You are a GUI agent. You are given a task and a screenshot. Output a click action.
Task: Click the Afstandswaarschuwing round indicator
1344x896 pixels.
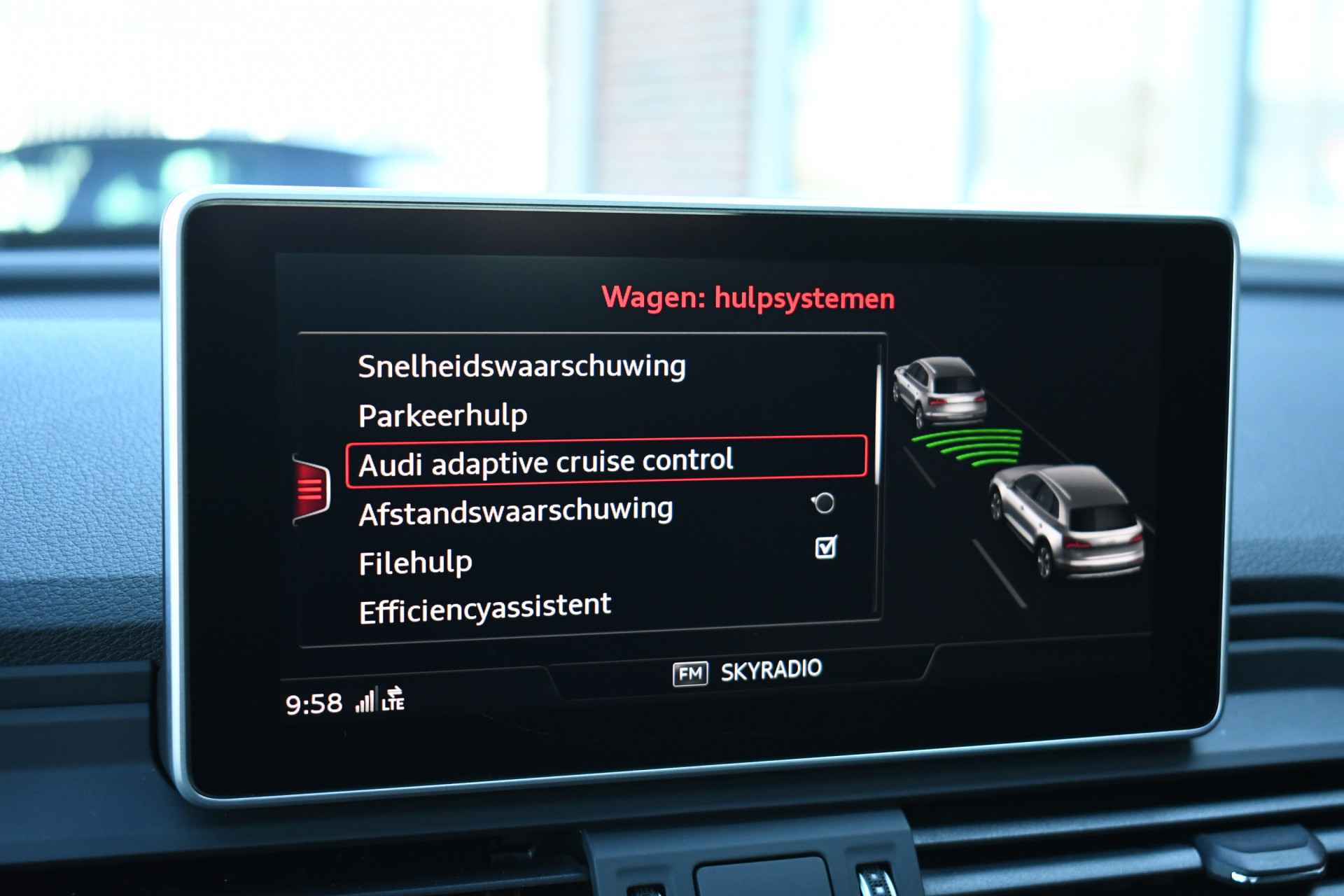(824, 503)
